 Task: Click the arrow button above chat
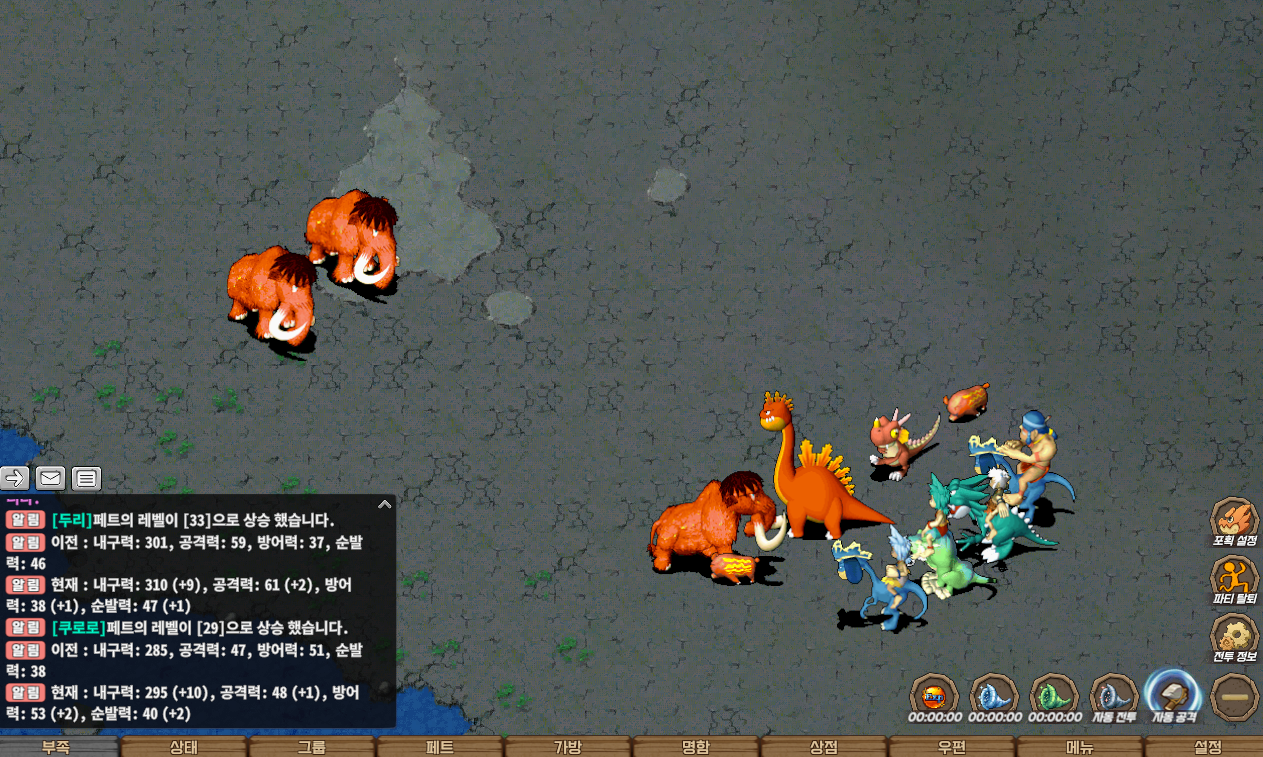pyautogui.click(x=15, y=478)
